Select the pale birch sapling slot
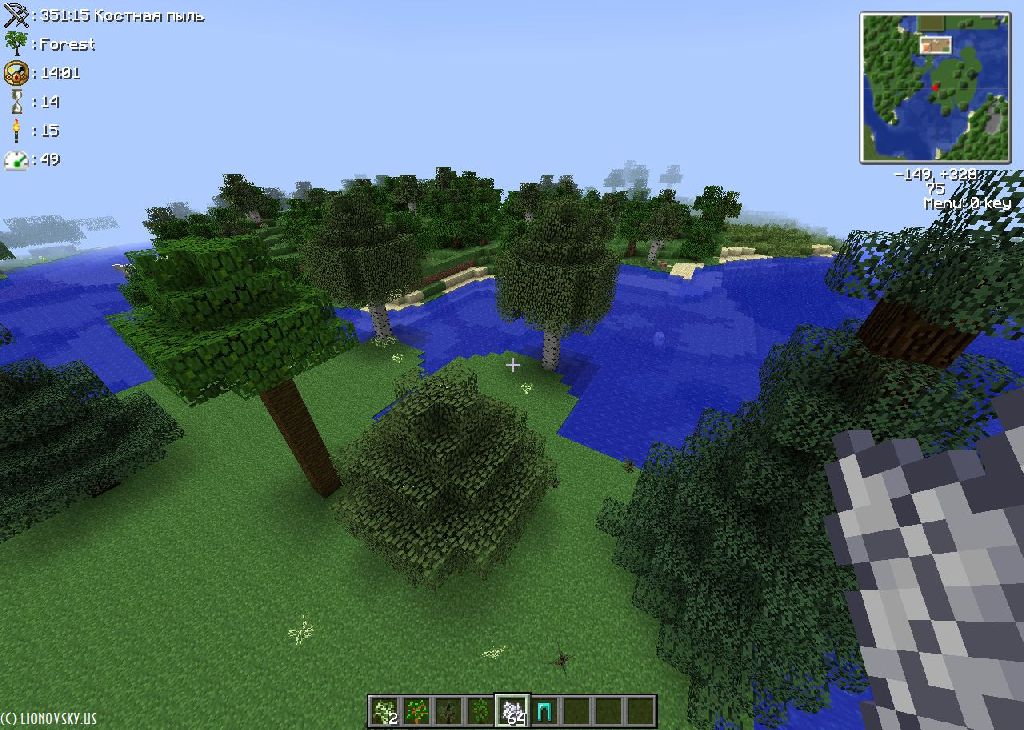1024x730 pixels. point(384,711)
